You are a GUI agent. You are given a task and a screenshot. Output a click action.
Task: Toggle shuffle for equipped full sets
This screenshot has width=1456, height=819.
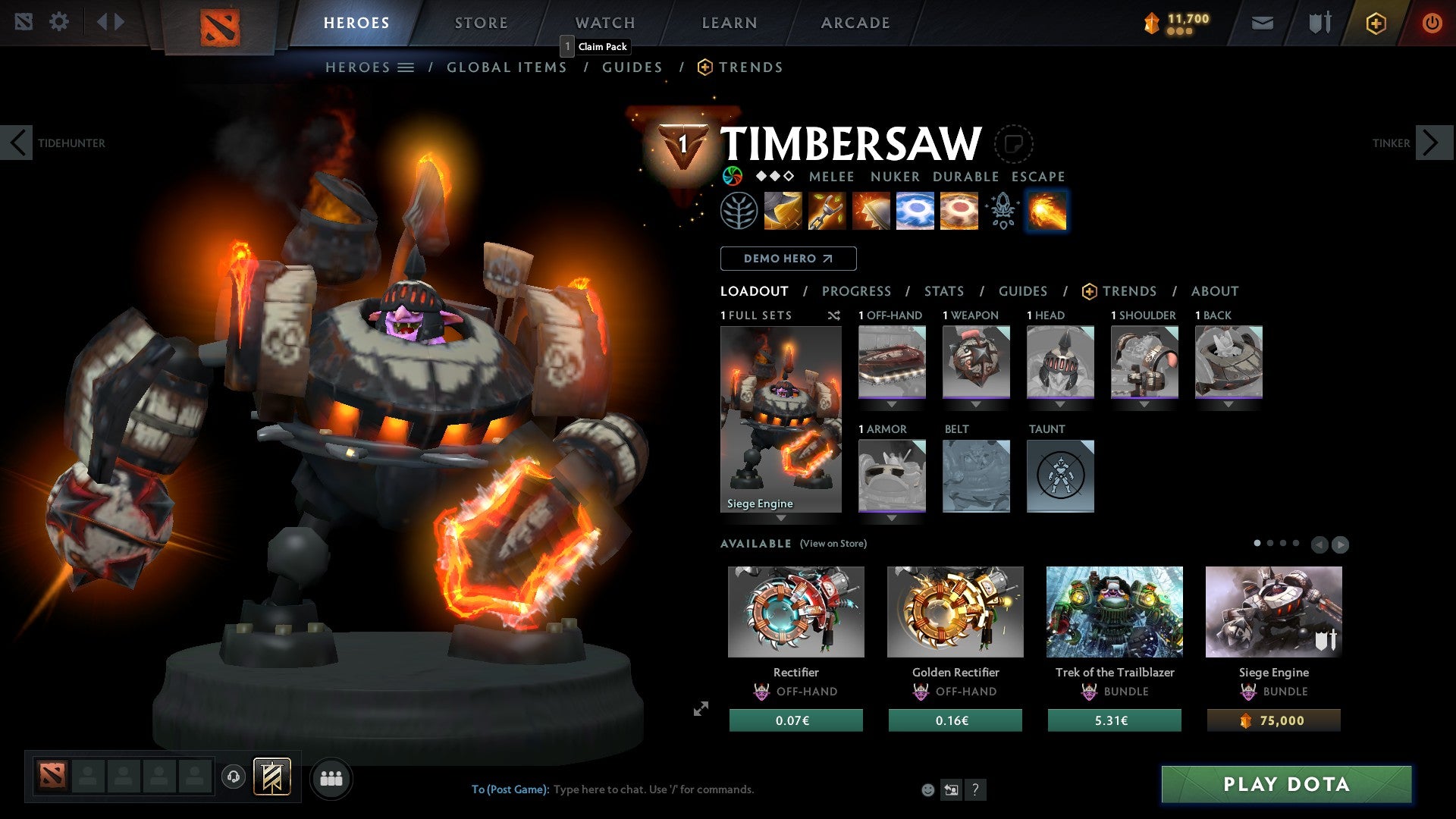(834, 316)
